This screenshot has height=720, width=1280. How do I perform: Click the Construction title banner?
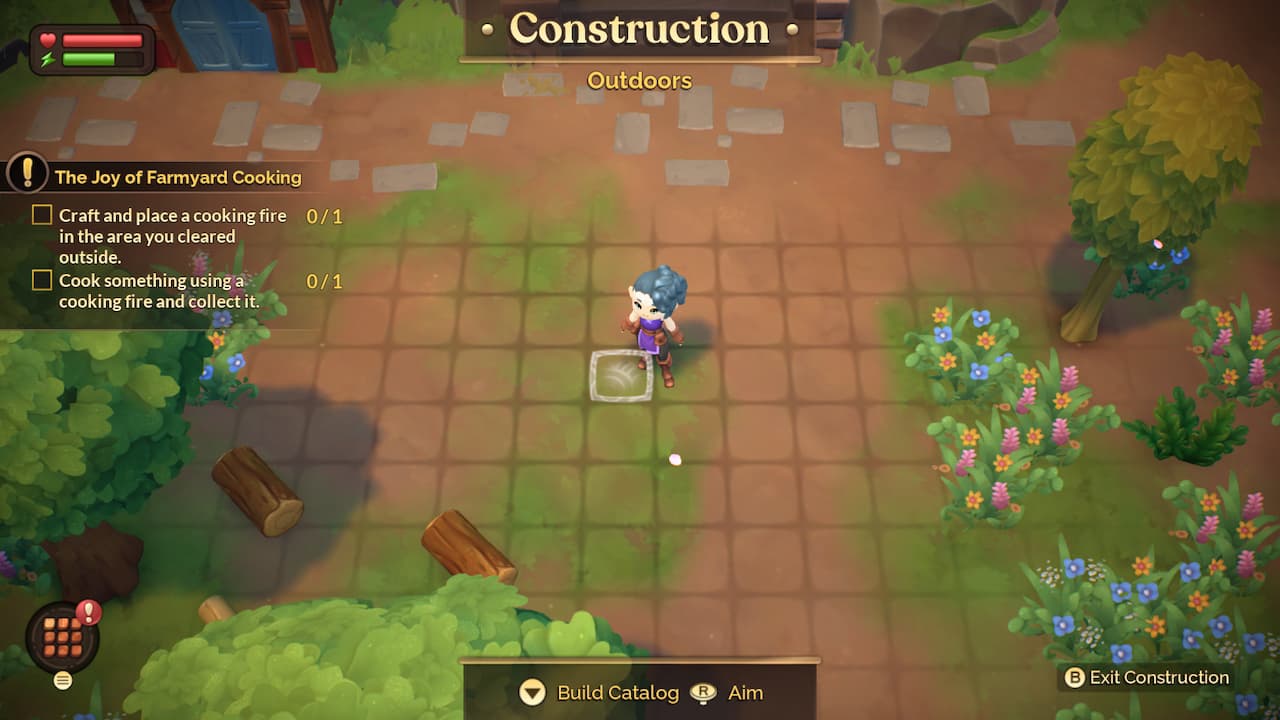[639, 29]
